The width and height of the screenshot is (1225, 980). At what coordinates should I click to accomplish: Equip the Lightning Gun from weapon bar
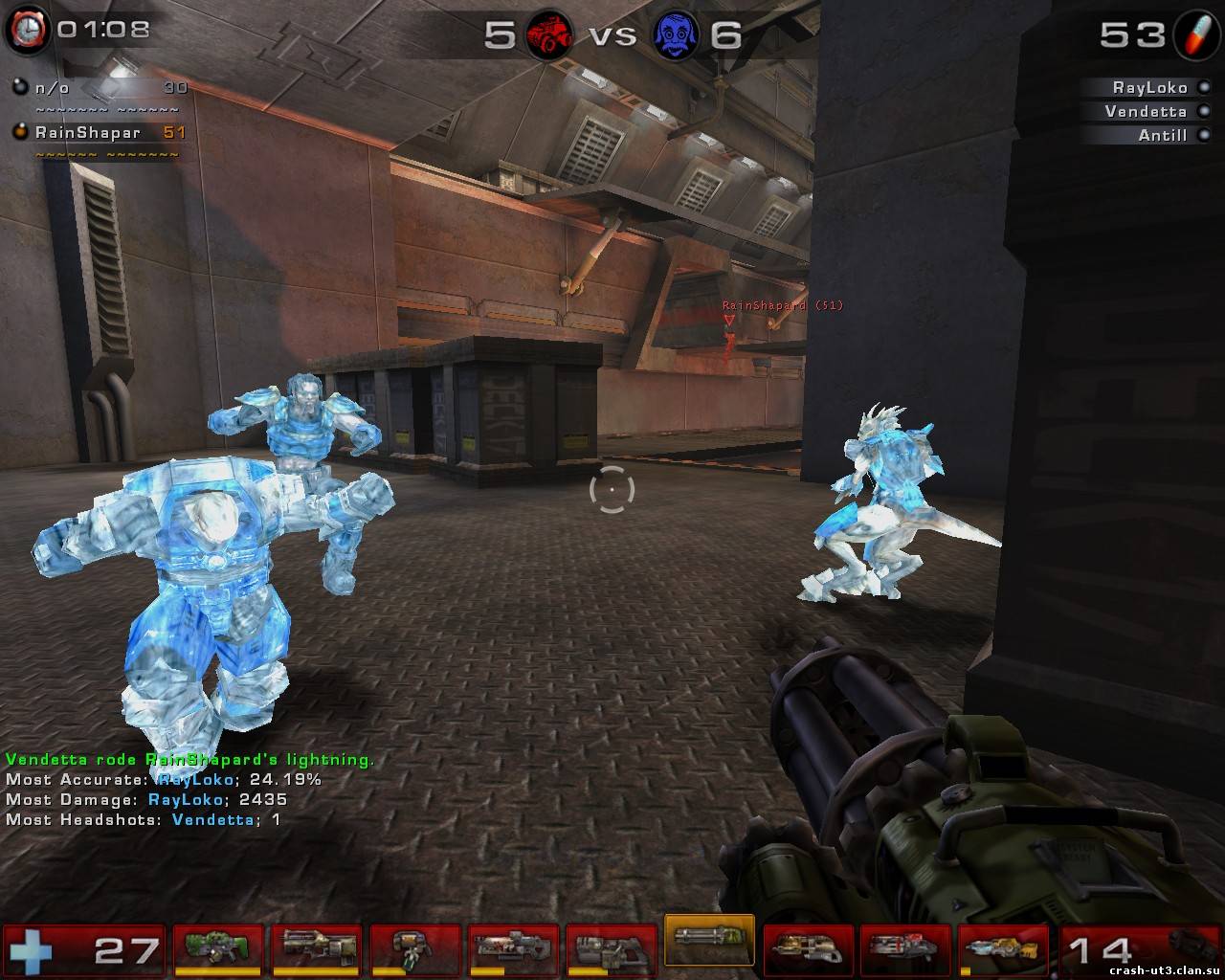[x=1005, y=947]
